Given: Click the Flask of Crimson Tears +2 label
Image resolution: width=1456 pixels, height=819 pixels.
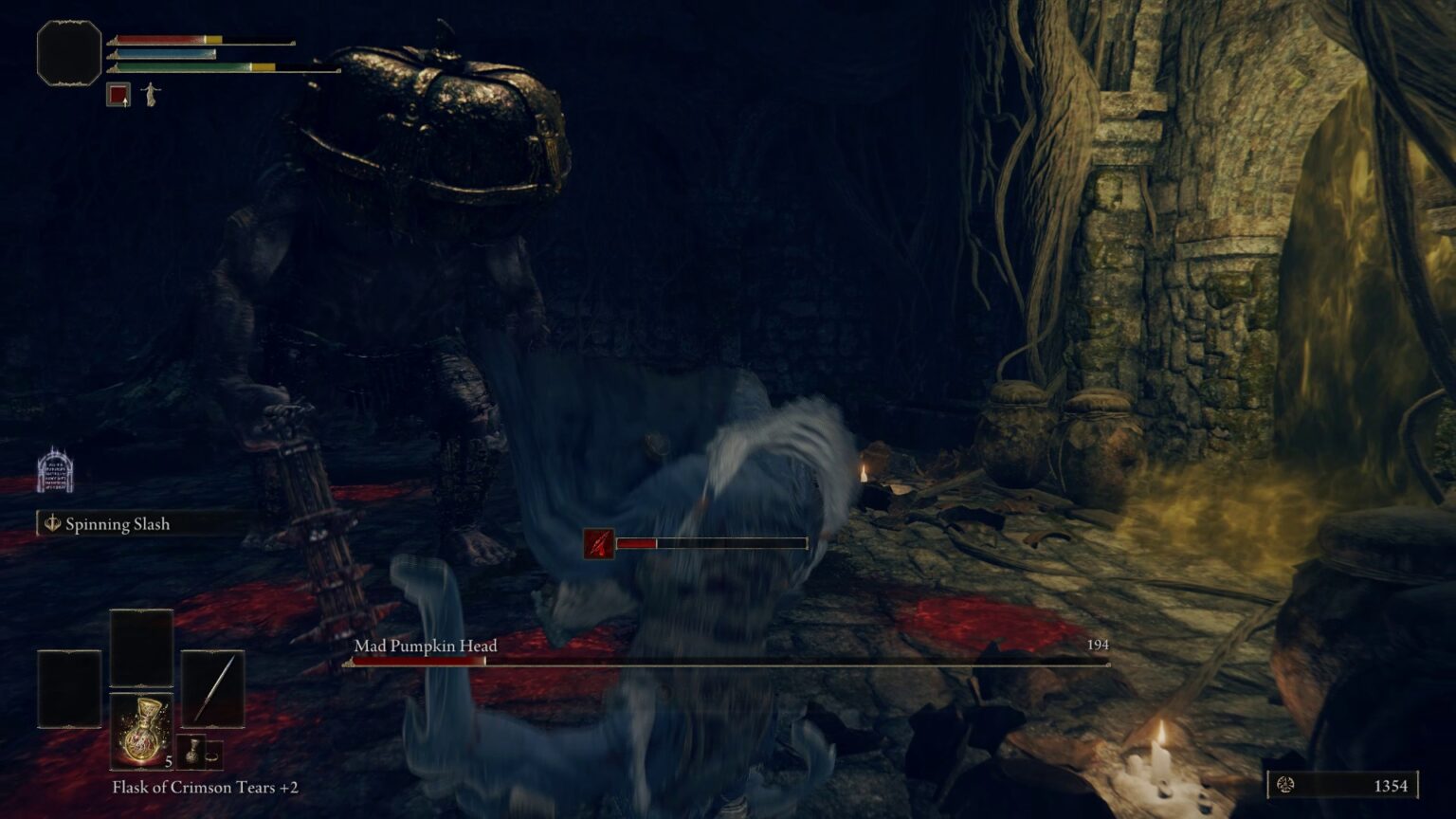Looking at the screenshot, I should click(x=205, y=788).
